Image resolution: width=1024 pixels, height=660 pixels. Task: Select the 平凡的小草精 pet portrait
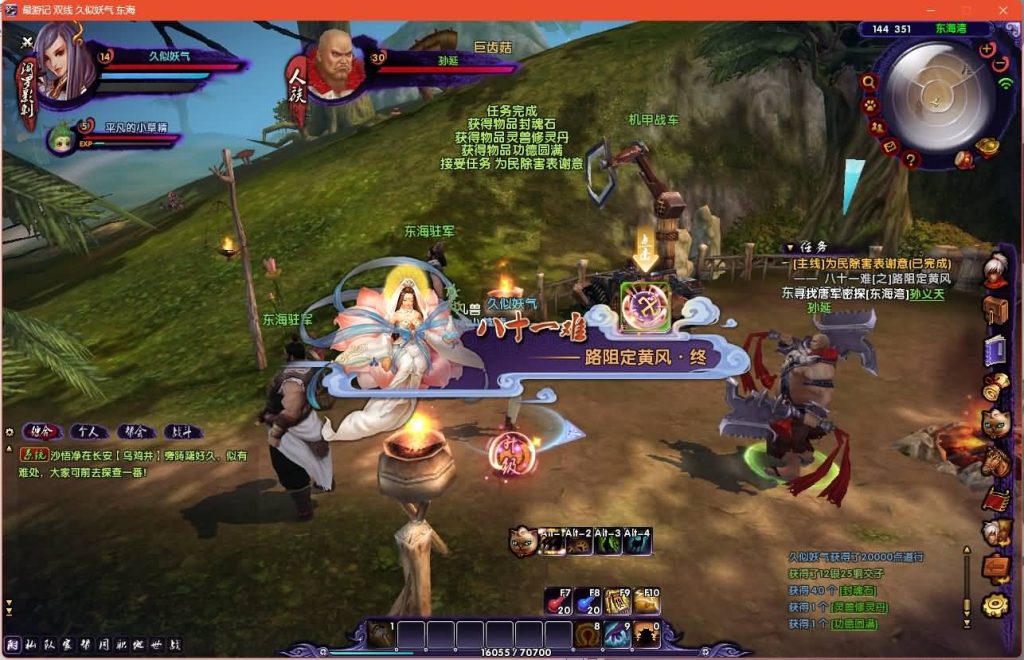[62, 138]
